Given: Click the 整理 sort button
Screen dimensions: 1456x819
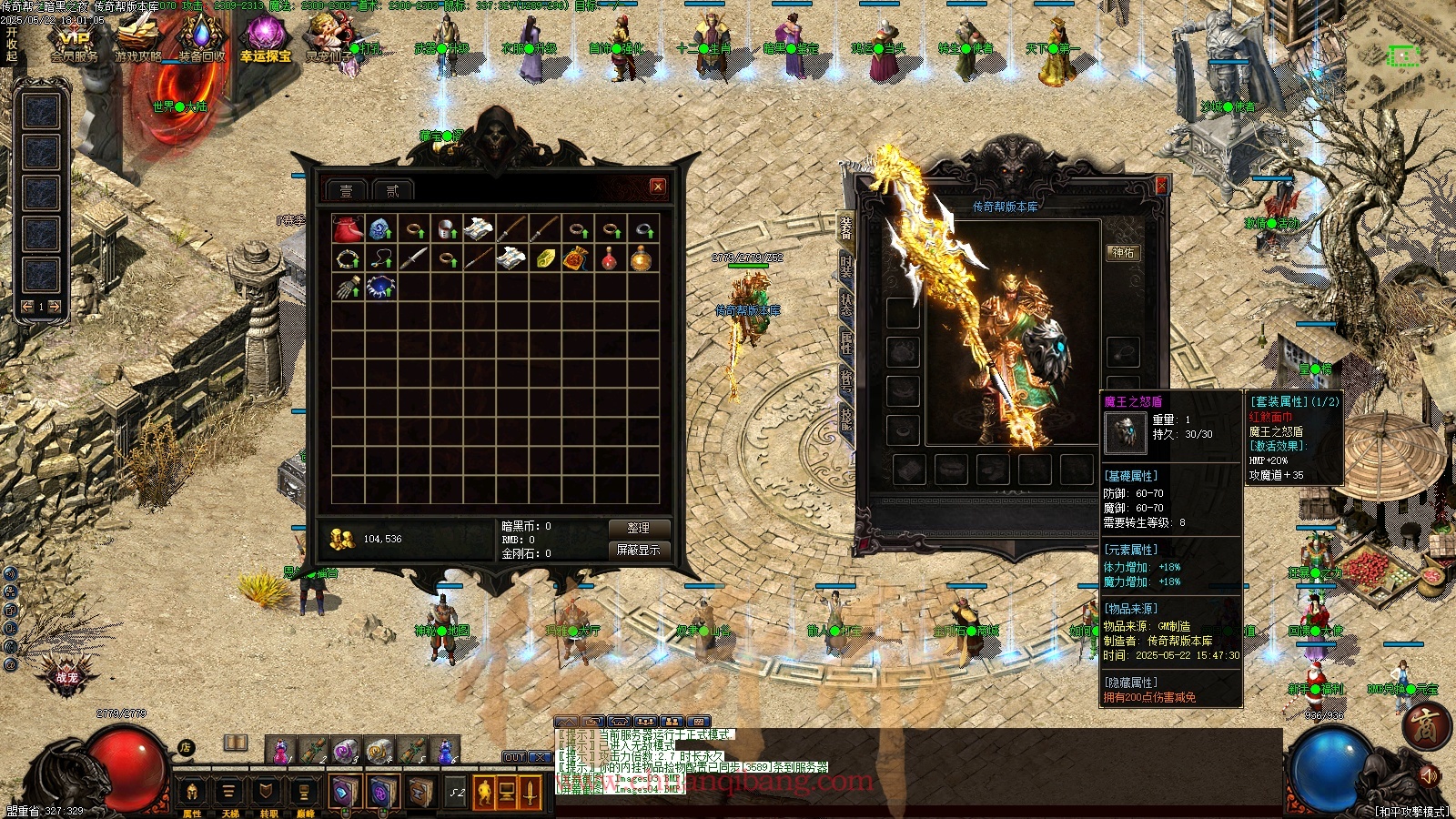Looking at the screenshot, I should (638, 528).
